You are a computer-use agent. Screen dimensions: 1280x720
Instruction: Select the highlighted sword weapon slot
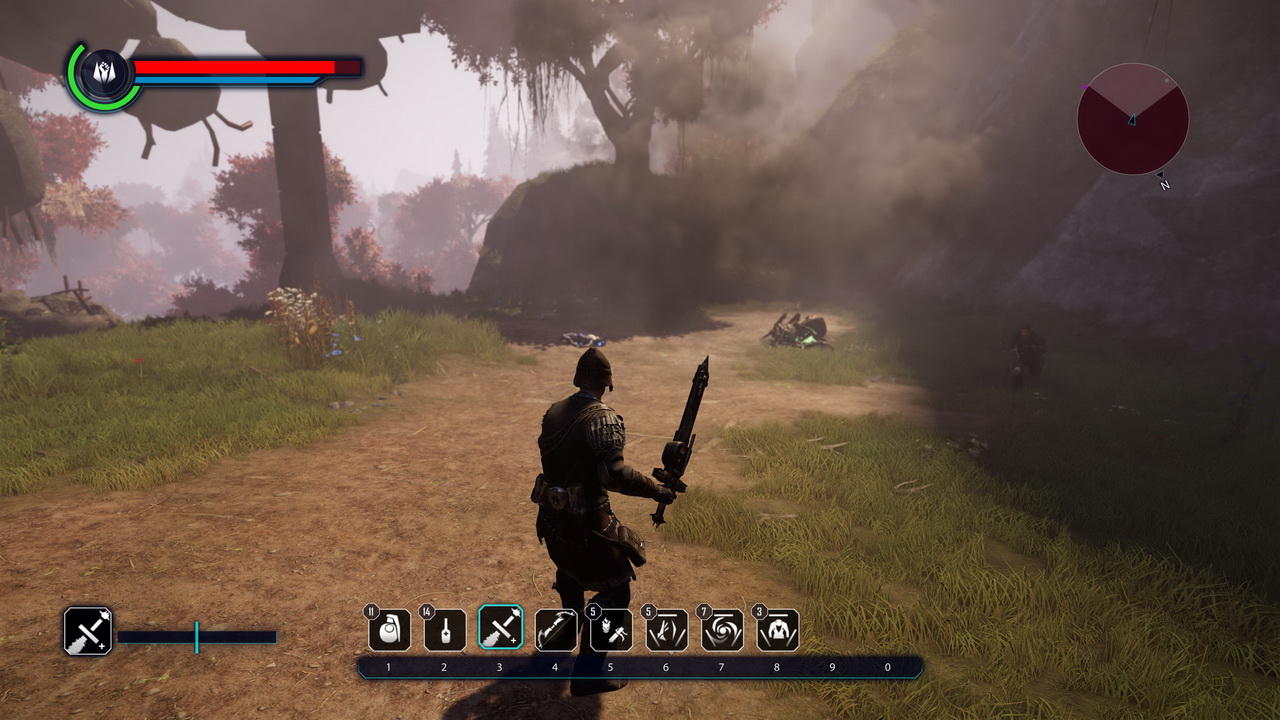pyautogui.click(x=500, y=629)
